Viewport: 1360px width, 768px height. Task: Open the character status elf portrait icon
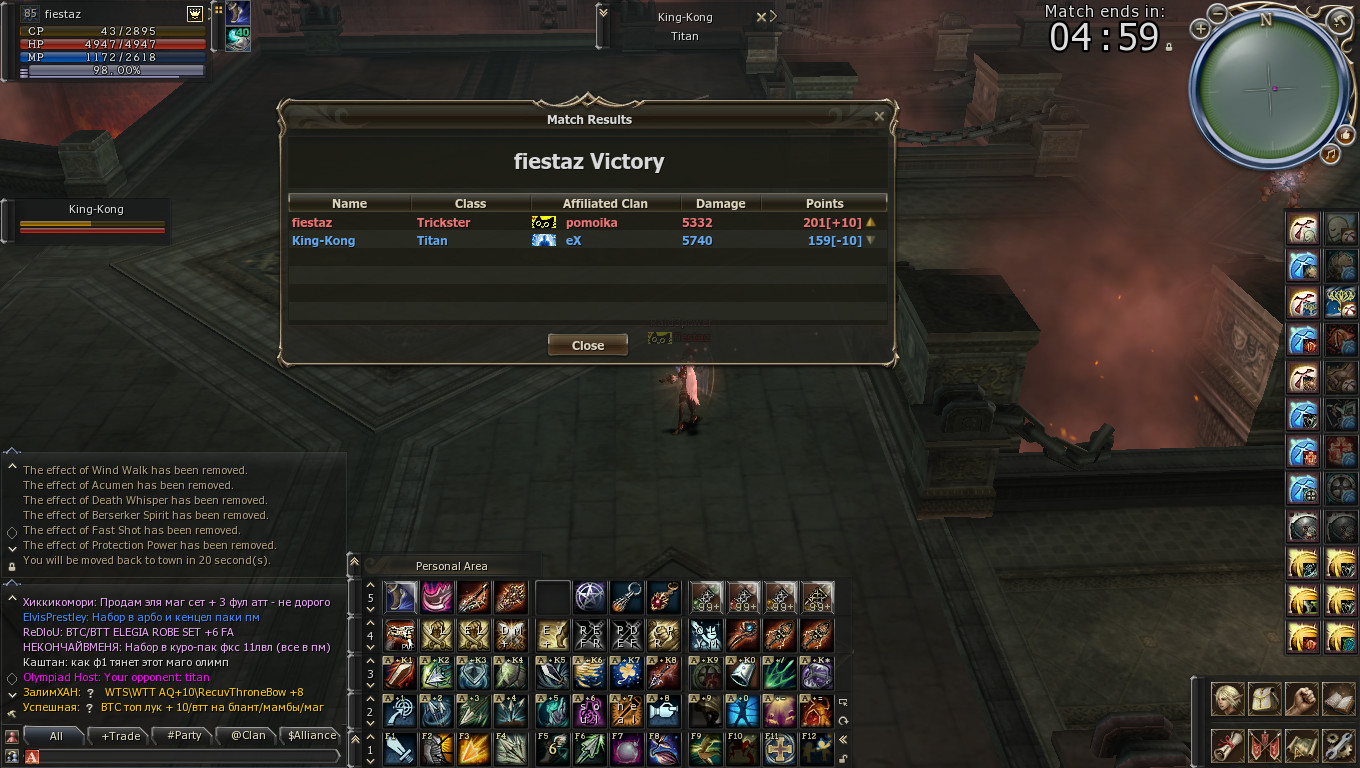1229,699
